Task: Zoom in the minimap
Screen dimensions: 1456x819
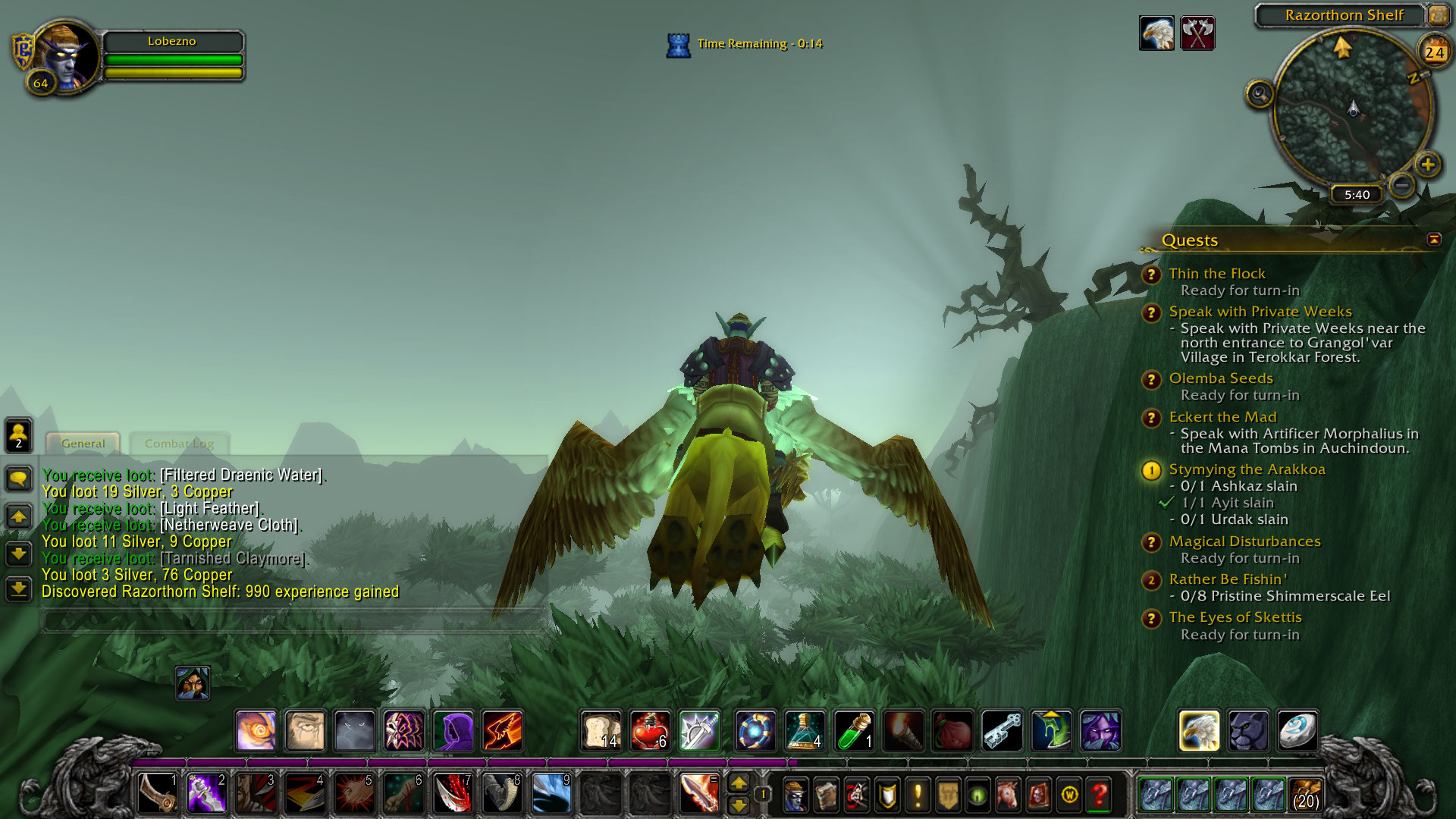Action: tap(1428, 165)
